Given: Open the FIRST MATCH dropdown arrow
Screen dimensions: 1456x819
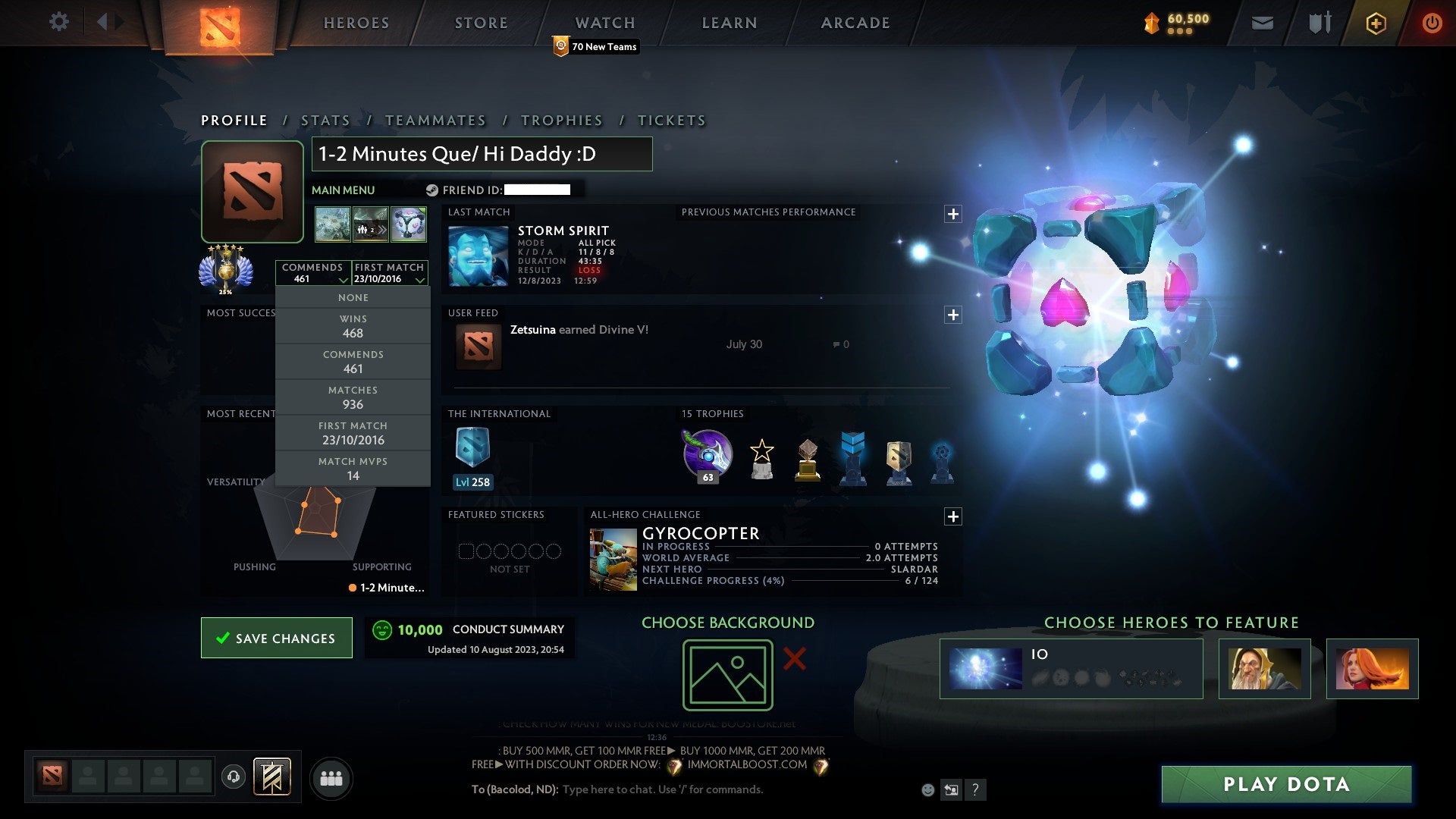Looking at the screenshot, I should point(421,279).
